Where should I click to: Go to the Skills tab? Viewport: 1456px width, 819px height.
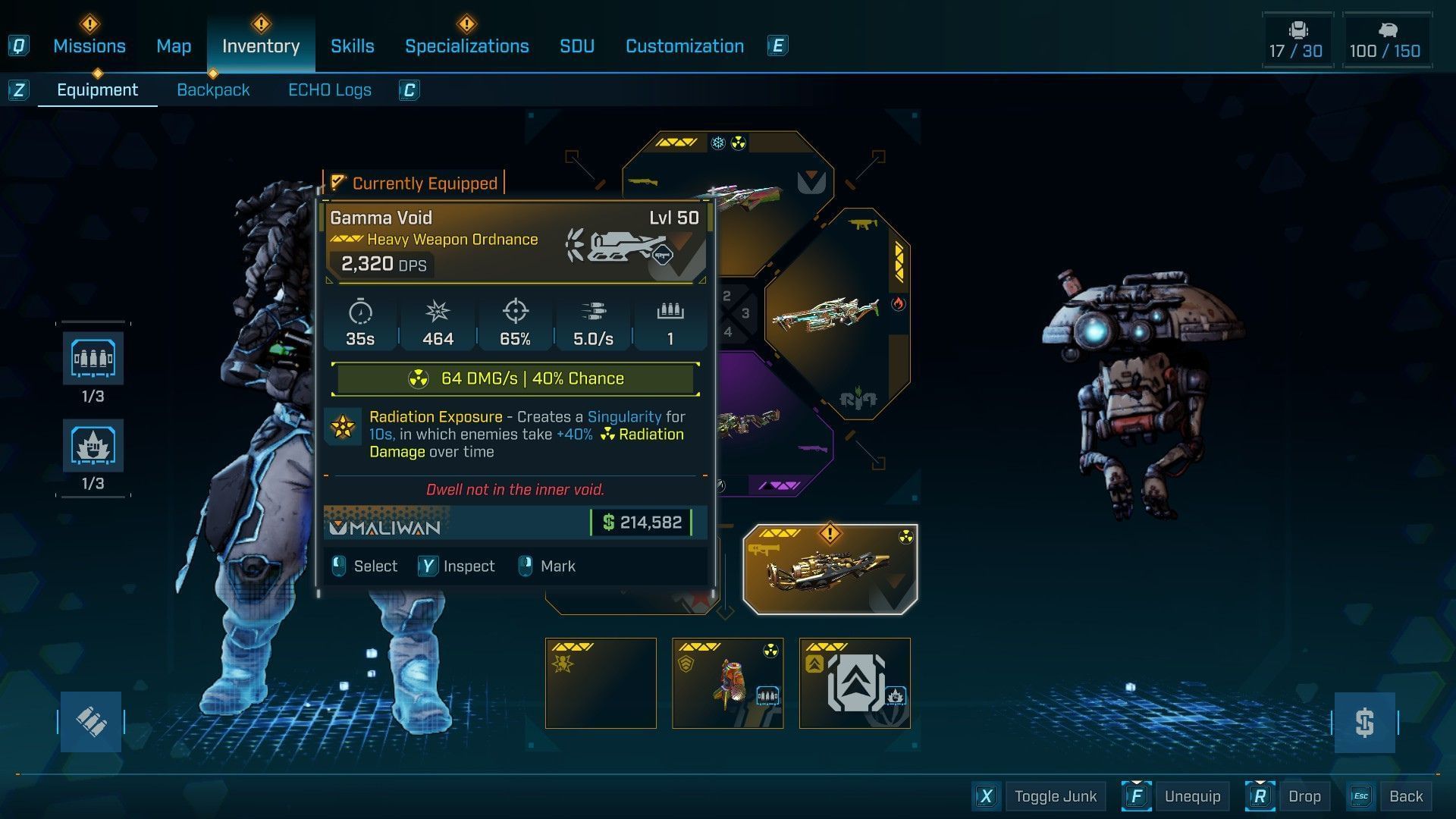click(x=352, y=46)
